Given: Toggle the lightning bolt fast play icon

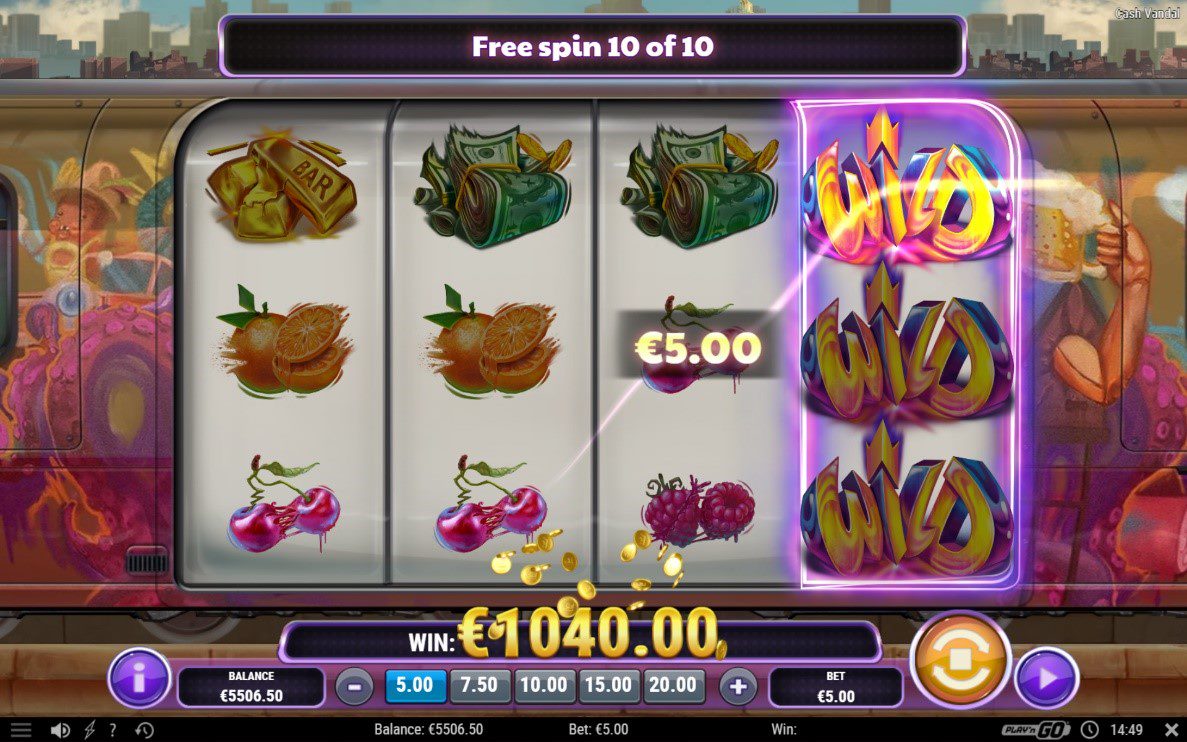Looking at the screenshot, I should coord(90,730).
